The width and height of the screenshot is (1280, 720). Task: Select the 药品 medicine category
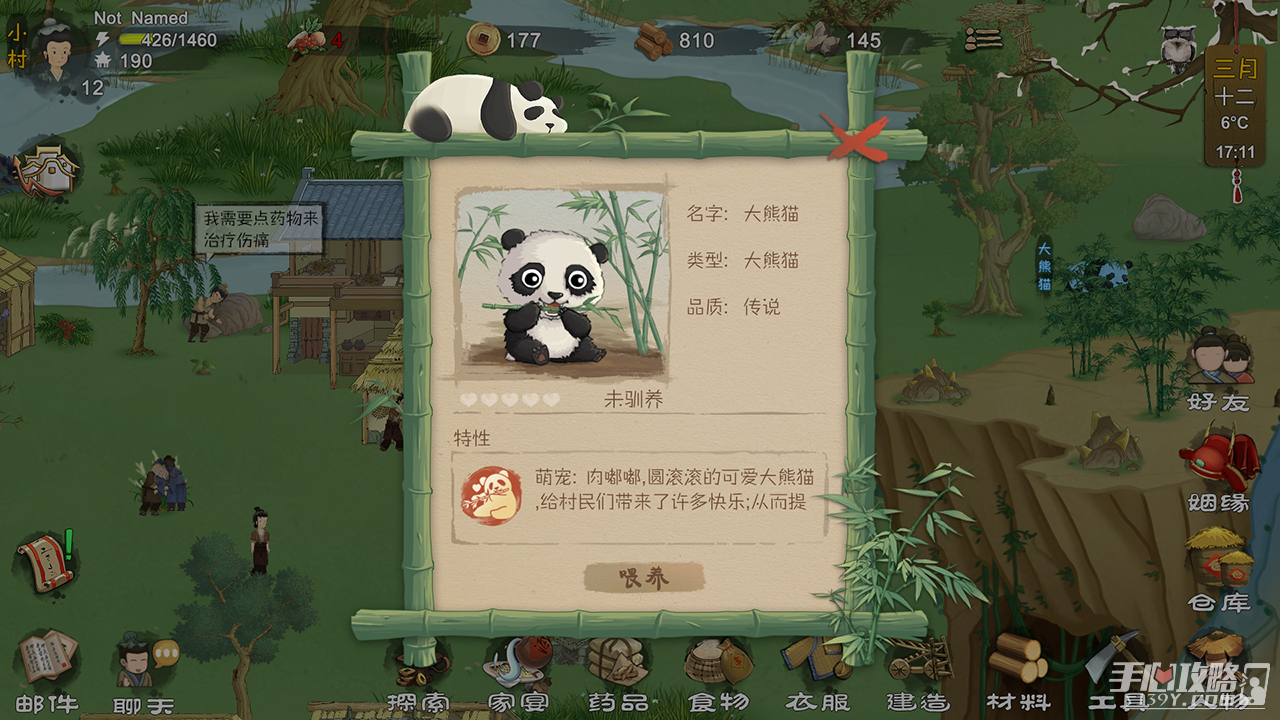(617, 668)
